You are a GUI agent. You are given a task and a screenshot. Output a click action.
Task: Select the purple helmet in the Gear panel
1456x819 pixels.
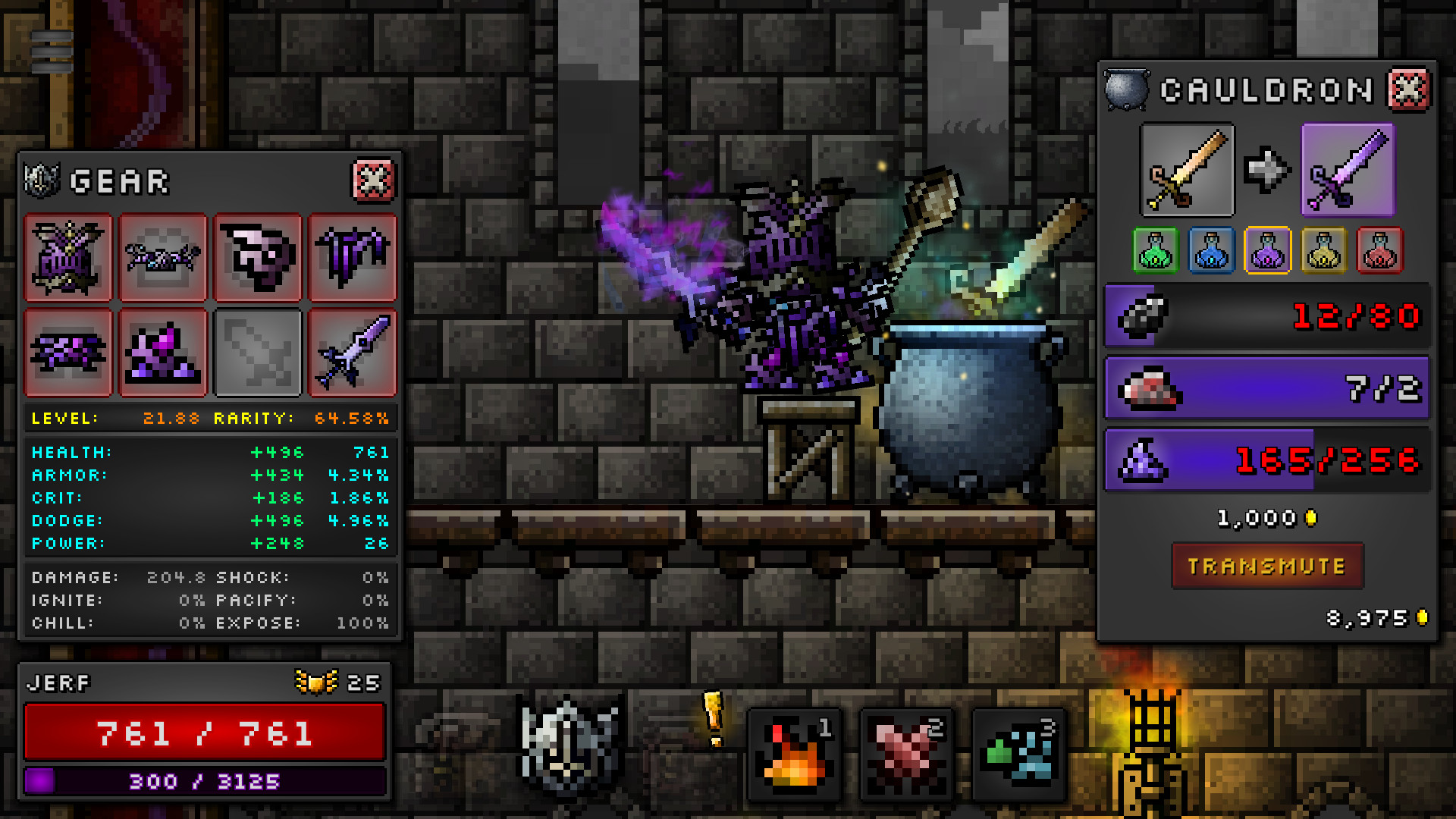tap(68, 258)
